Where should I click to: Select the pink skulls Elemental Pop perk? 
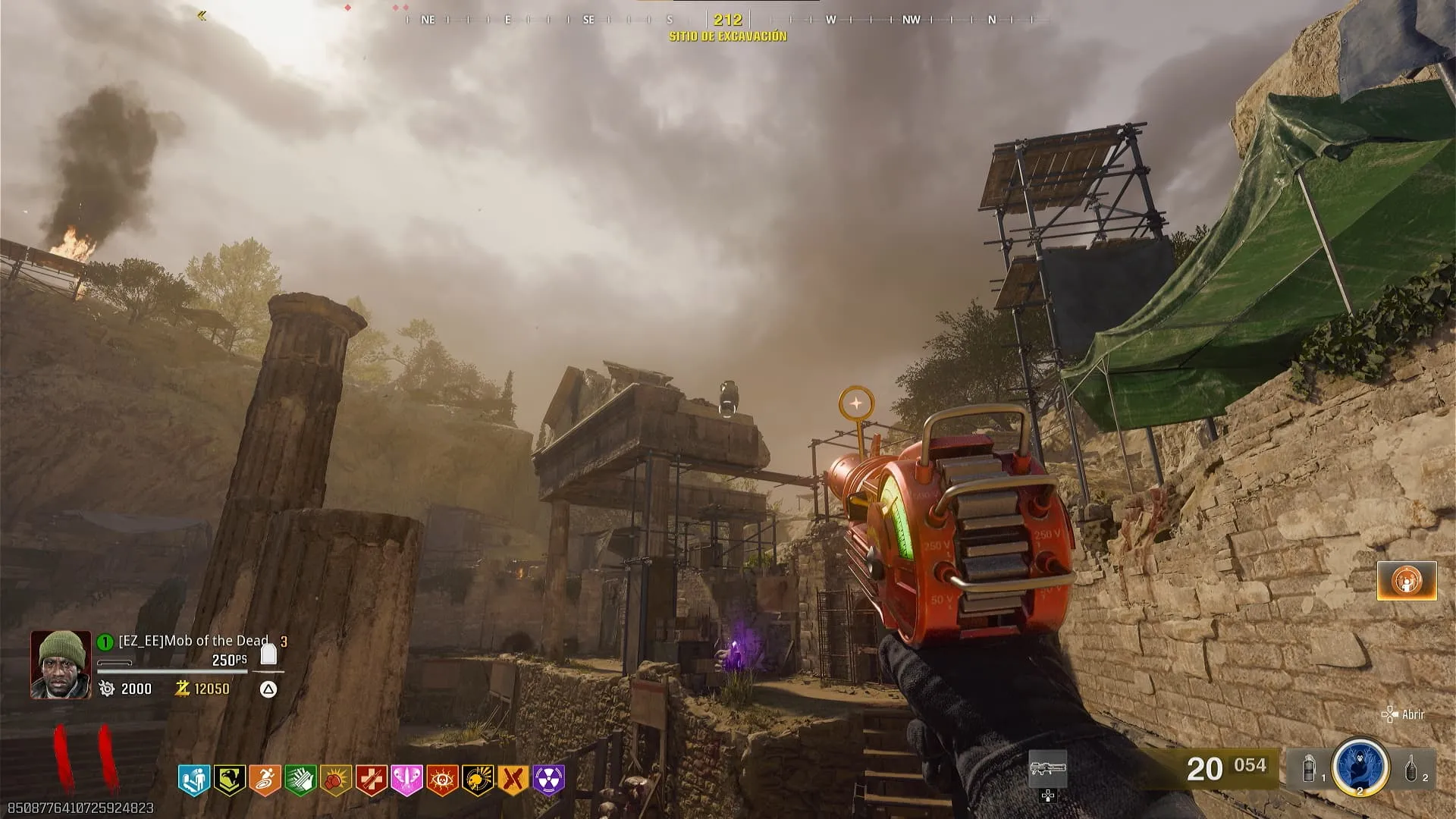click(x=407, y=780)
